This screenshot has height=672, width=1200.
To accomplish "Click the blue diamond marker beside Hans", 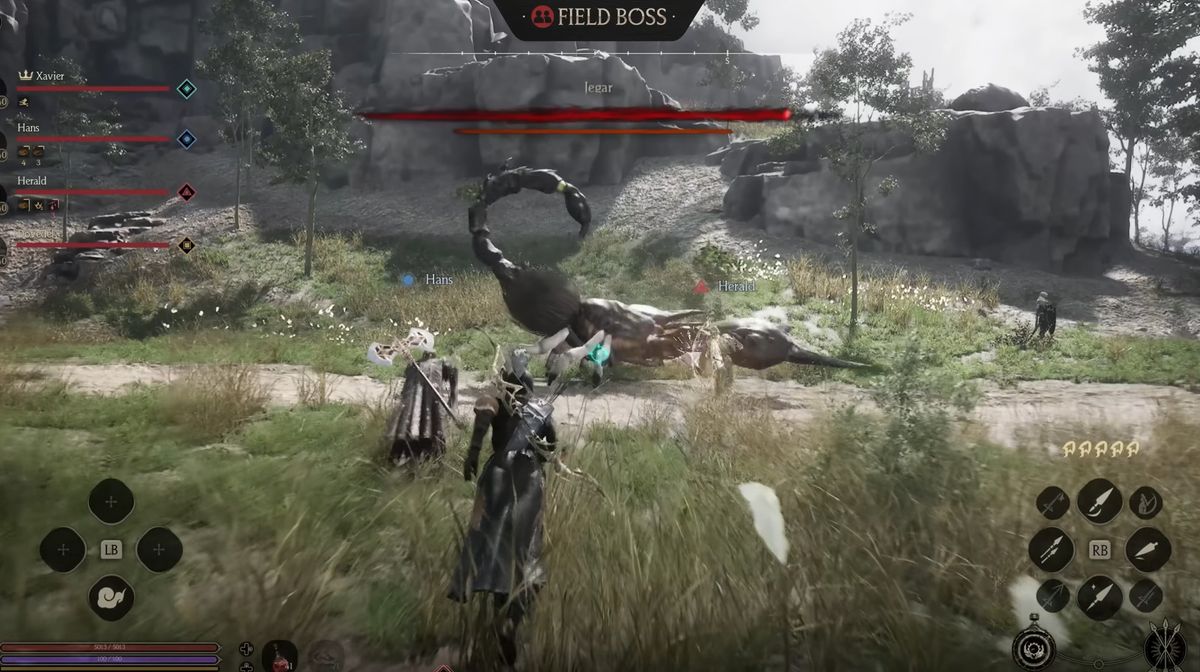I will click(186, 139).
